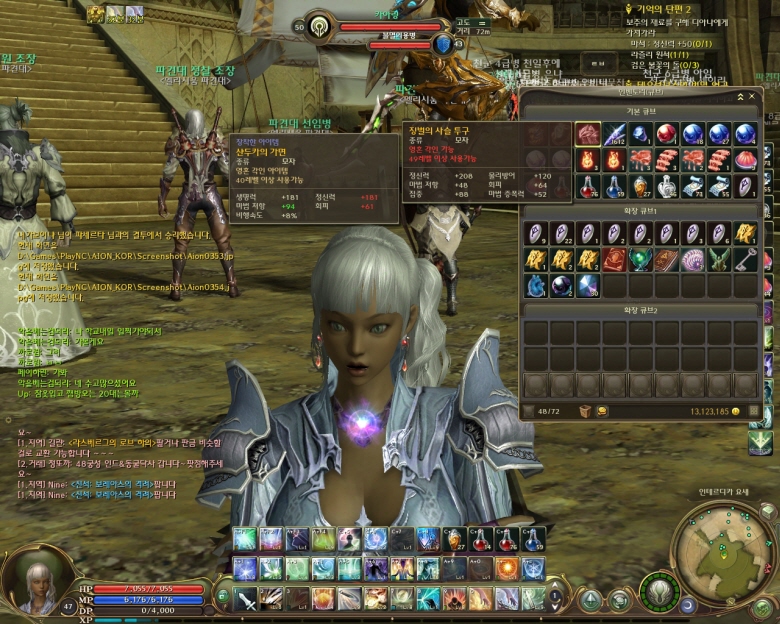Pick the silver key in the inventory
This screenshot has height=624, width=780.
(x=745, y=259)
